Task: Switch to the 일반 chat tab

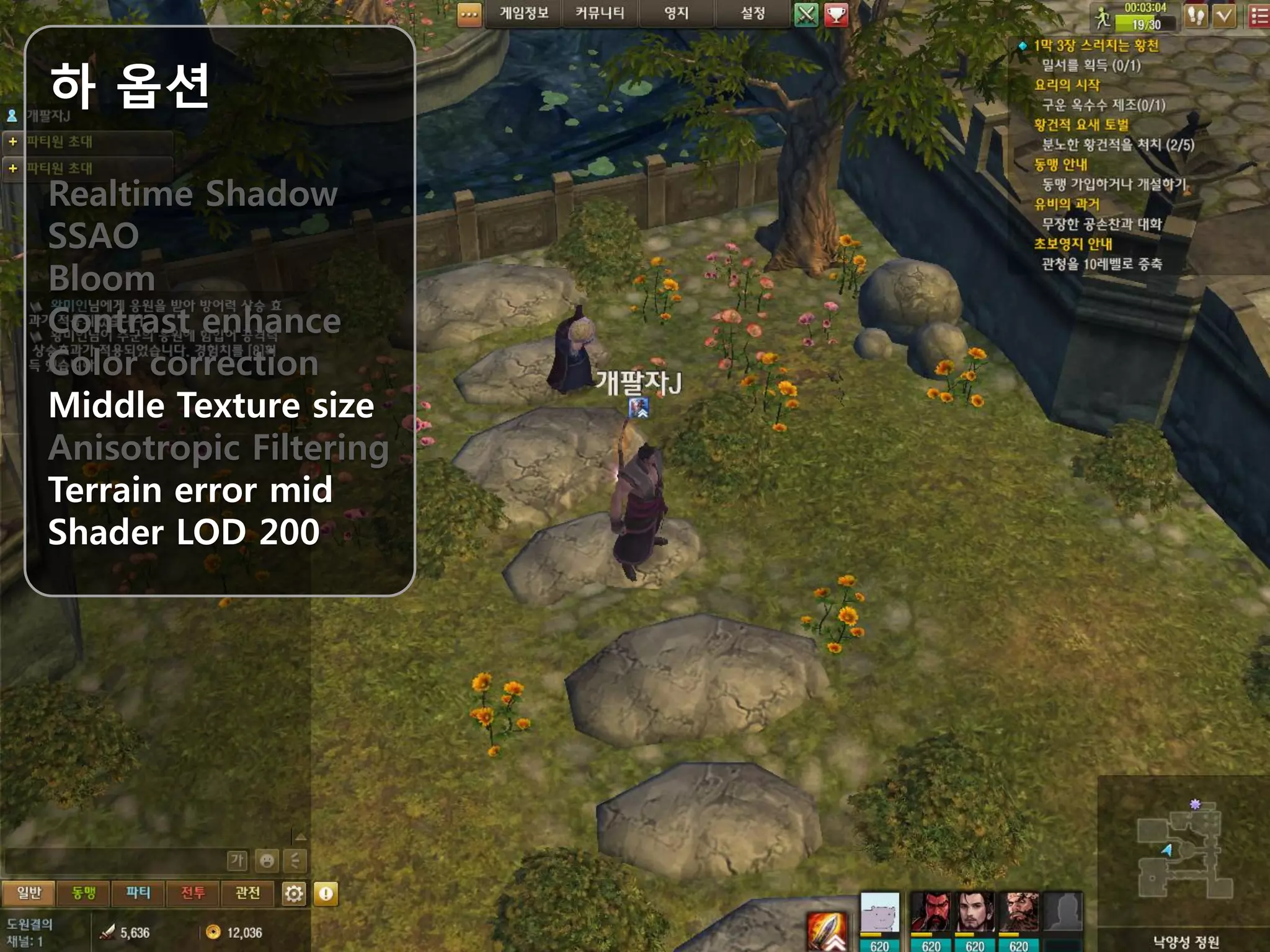Action: 29,893
